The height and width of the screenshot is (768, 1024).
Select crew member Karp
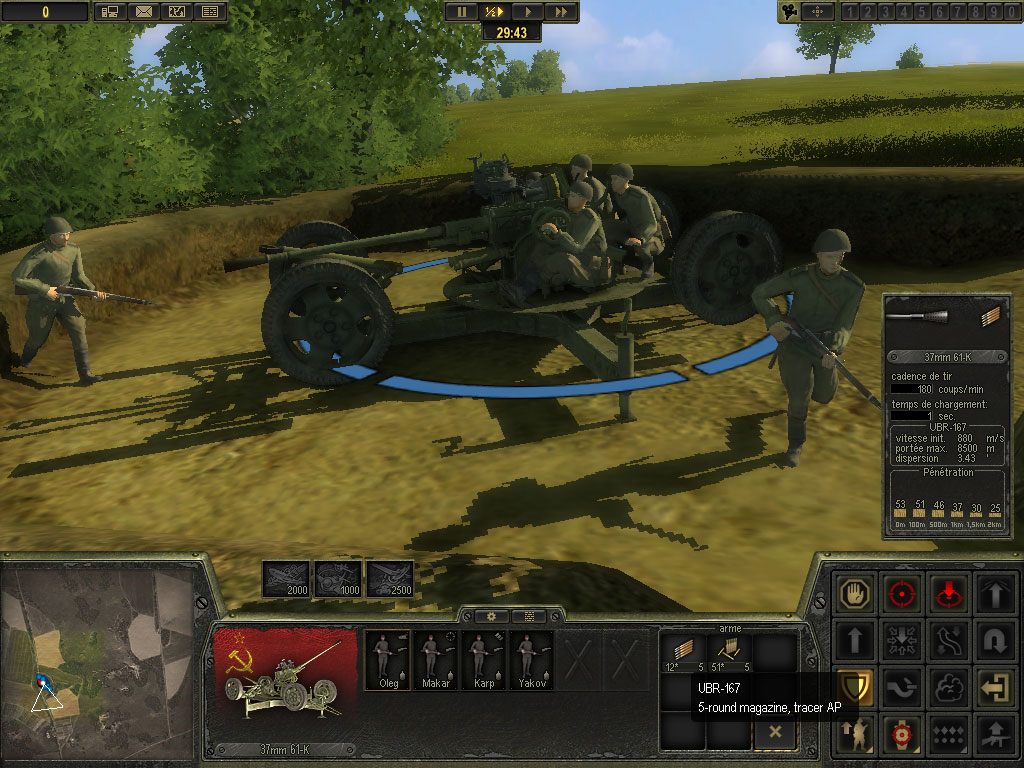click(484, 659)
